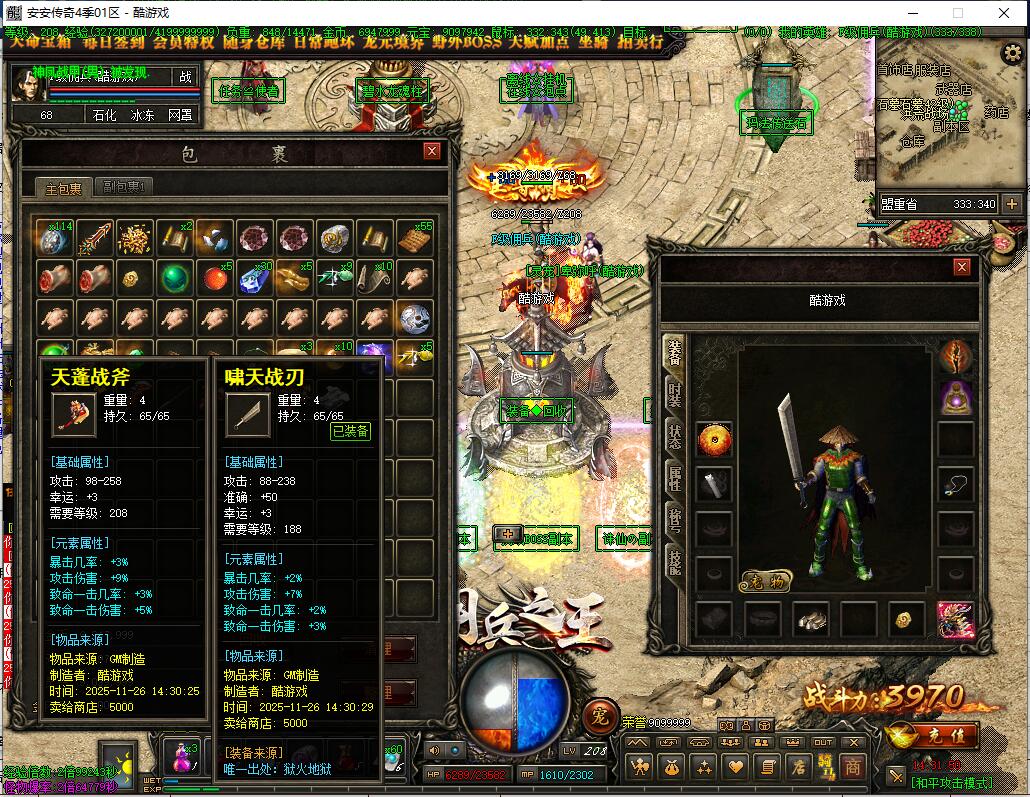This screenshot has width=1030, height=797.
Task: Toggle the 和平攻击模式 attack mode
Action: coord(950,782)
